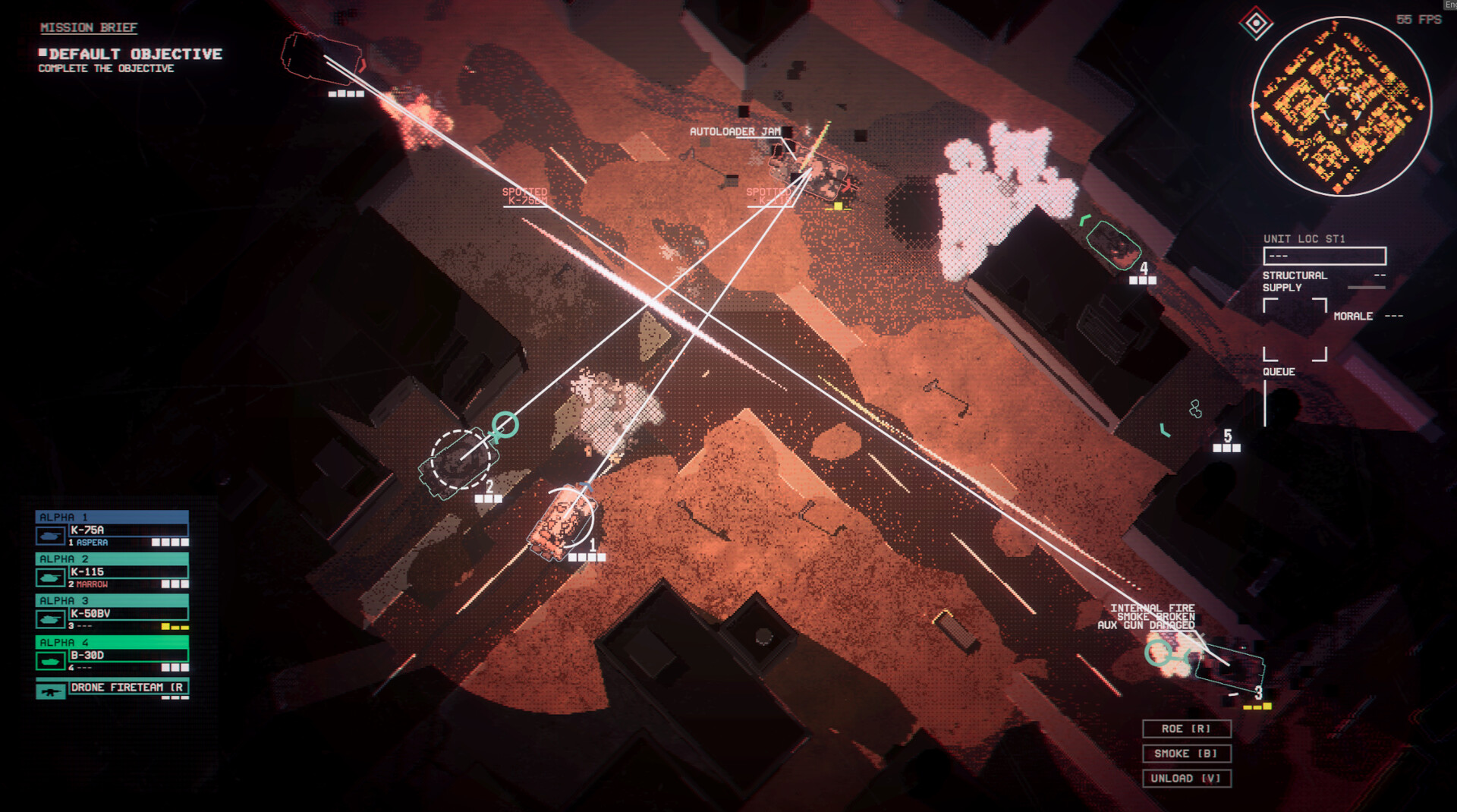Select infantry unit 5 on the rooftop
The width and height of the screenshot is (1457, 812).
1196,410
